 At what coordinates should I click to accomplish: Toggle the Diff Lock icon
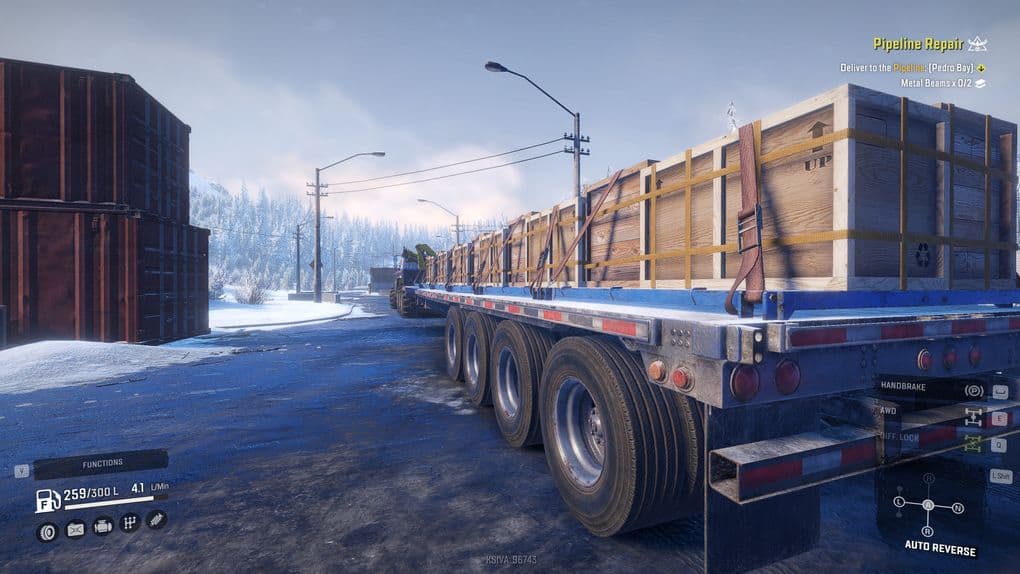pos(973,444)
